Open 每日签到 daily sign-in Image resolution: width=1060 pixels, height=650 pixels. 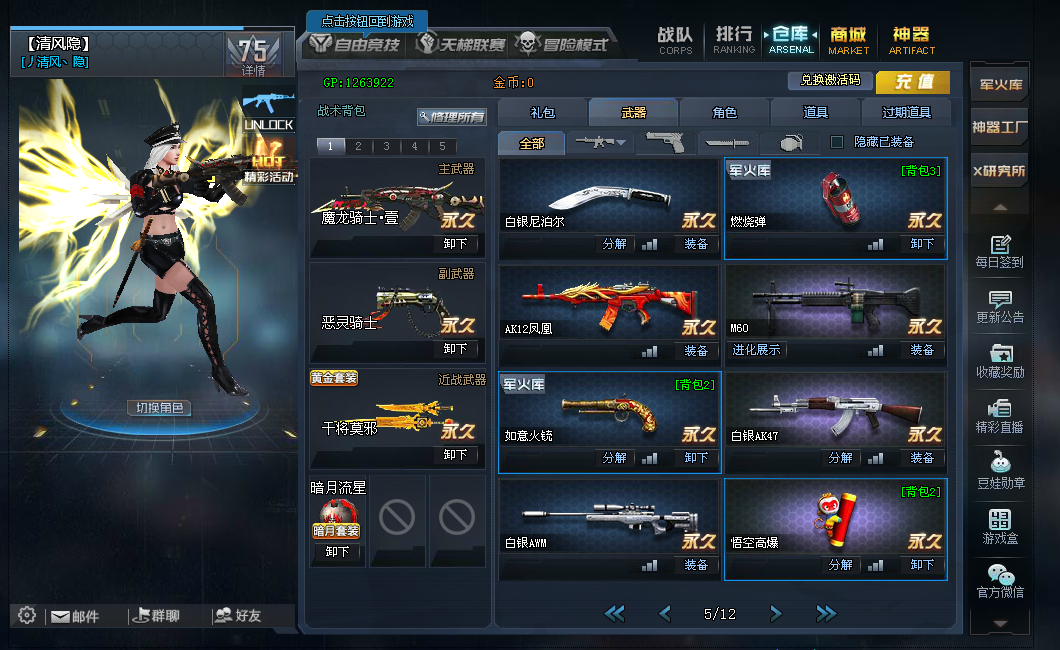[x=999, y=252]
